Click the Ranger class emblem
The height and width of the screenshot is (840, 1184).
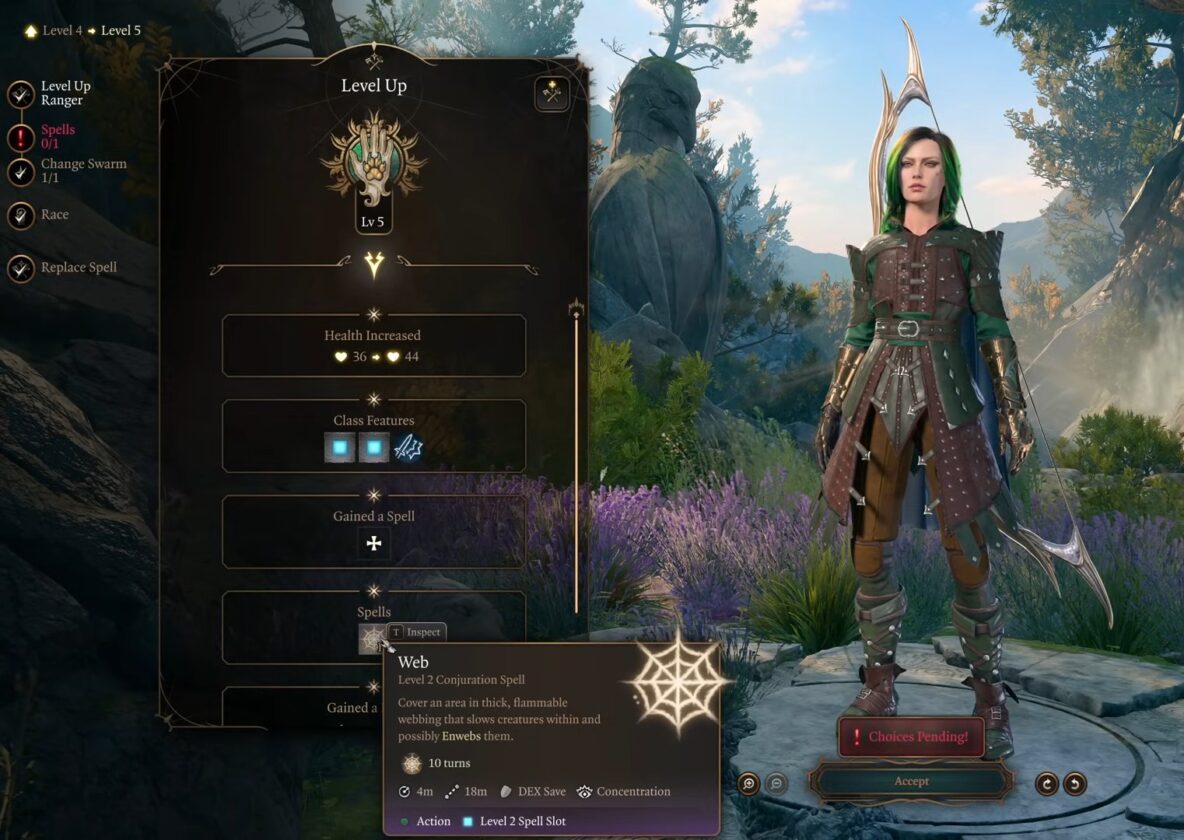click(373, 160)
